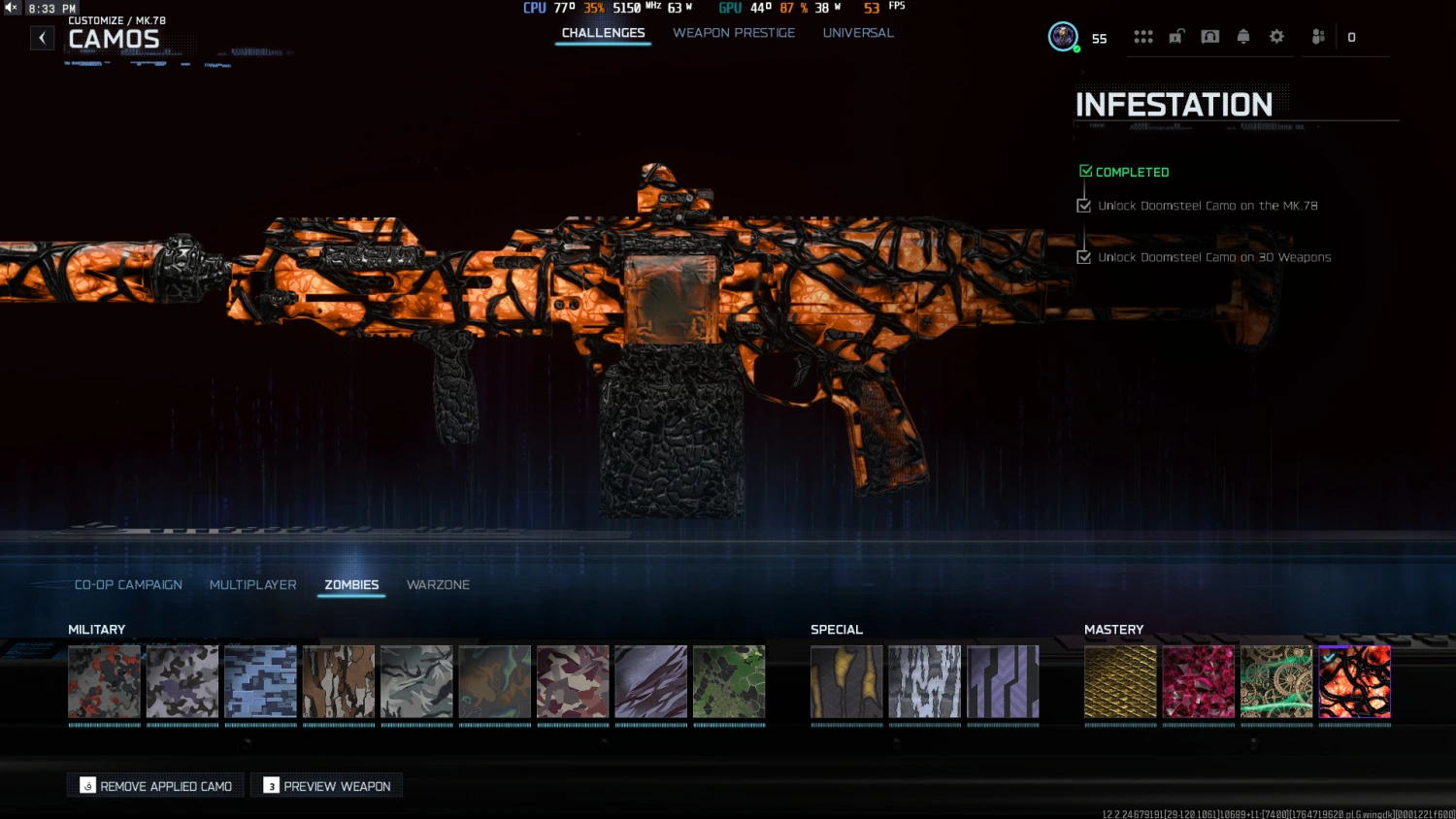Navigate back with the arrow icon
Screen dimensions: 1456x819
coord(42,37)
